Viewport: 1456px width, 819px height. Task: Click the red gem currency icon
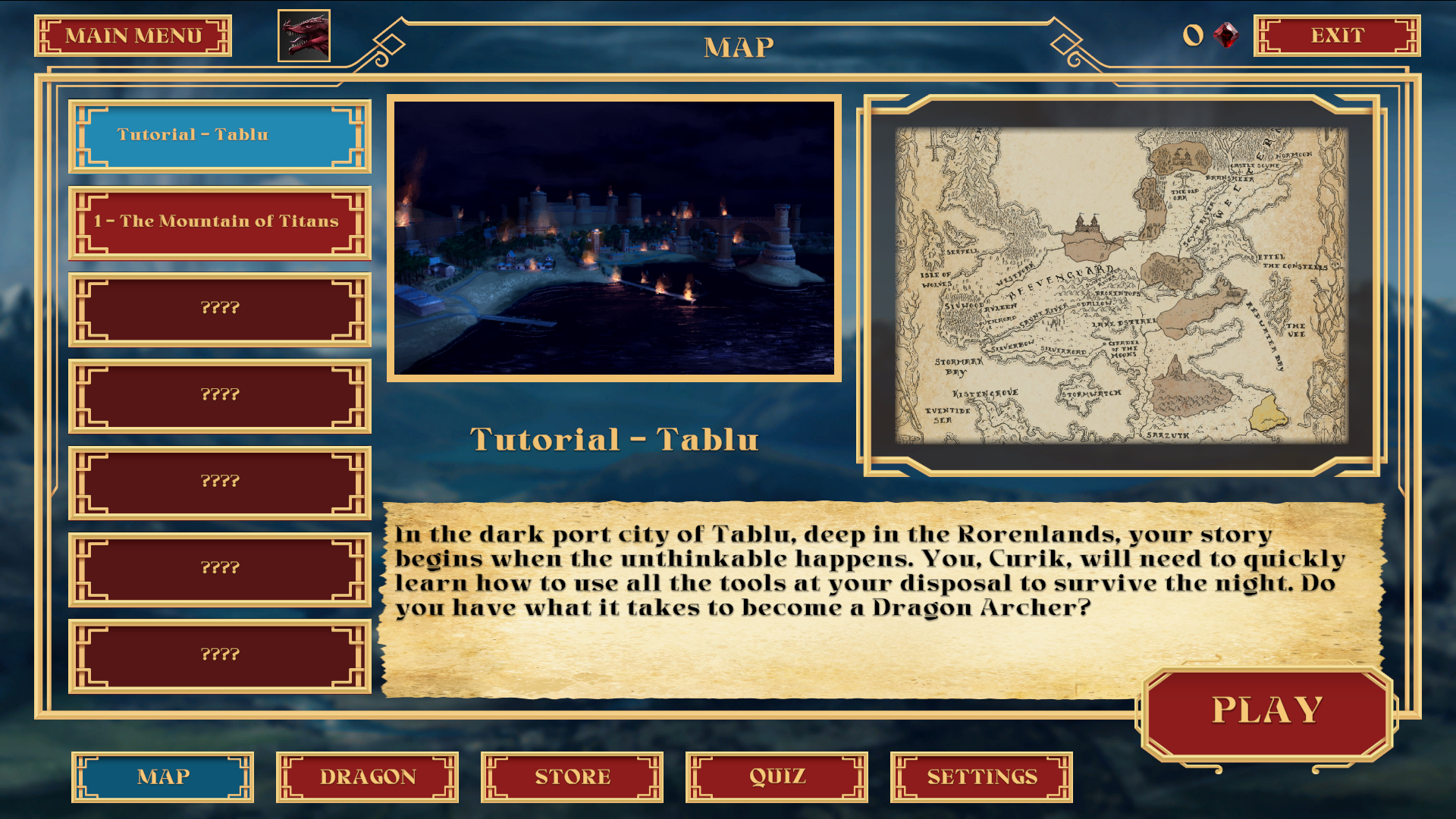pyautogui.click(x=1225, y=35)
